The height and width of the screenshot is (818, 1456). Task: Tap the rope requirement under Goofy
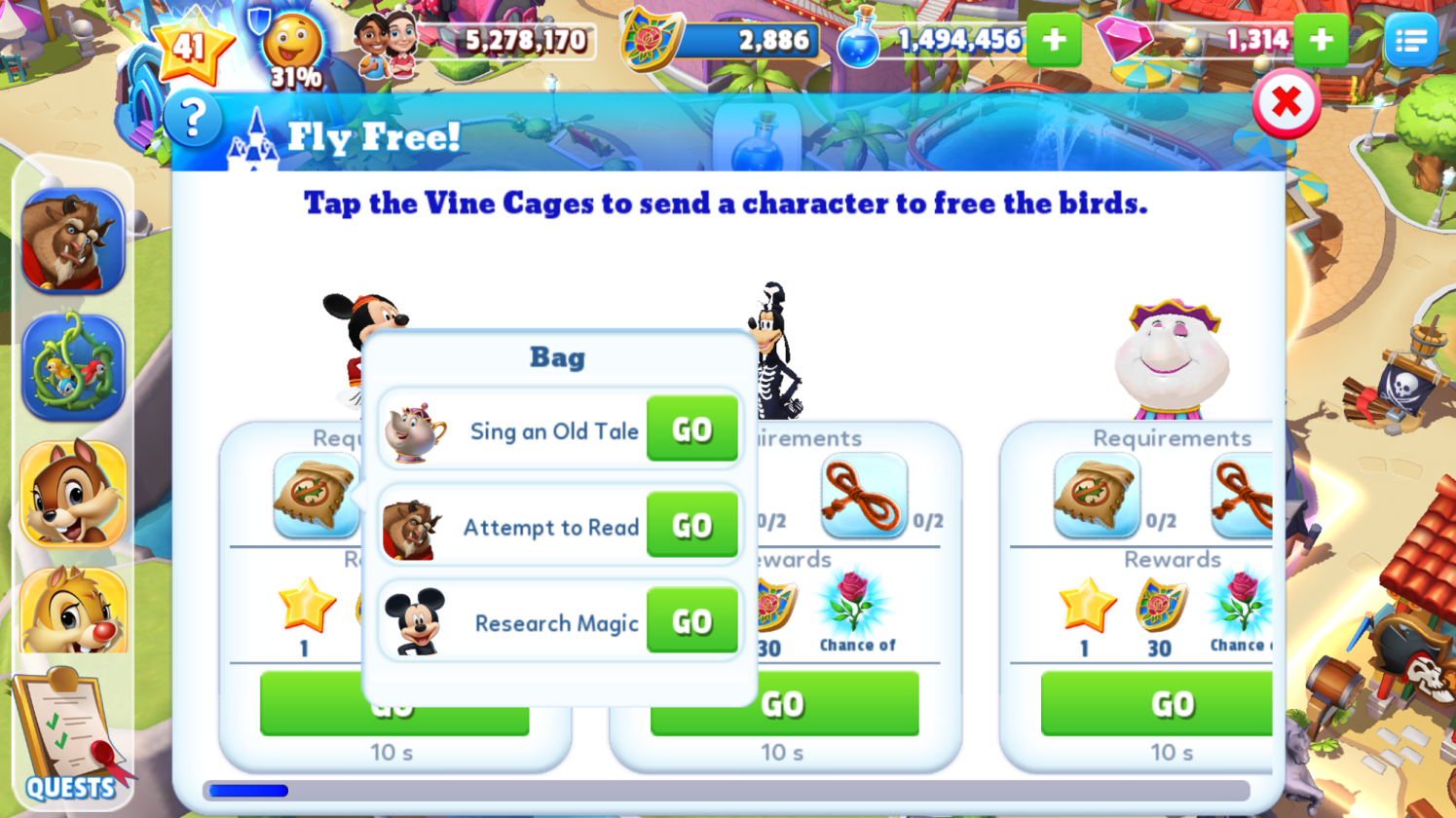(864, 496)
